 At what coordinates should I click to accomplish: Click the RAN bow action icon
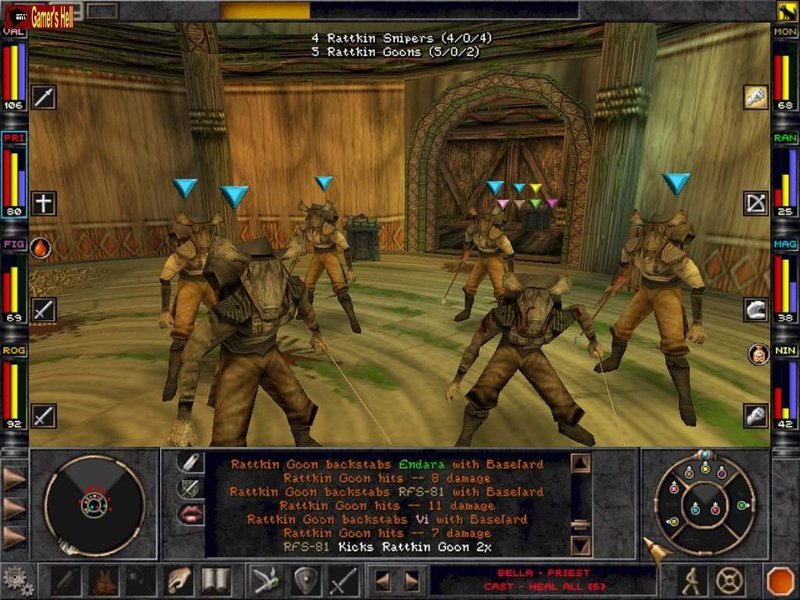[755, 203]
